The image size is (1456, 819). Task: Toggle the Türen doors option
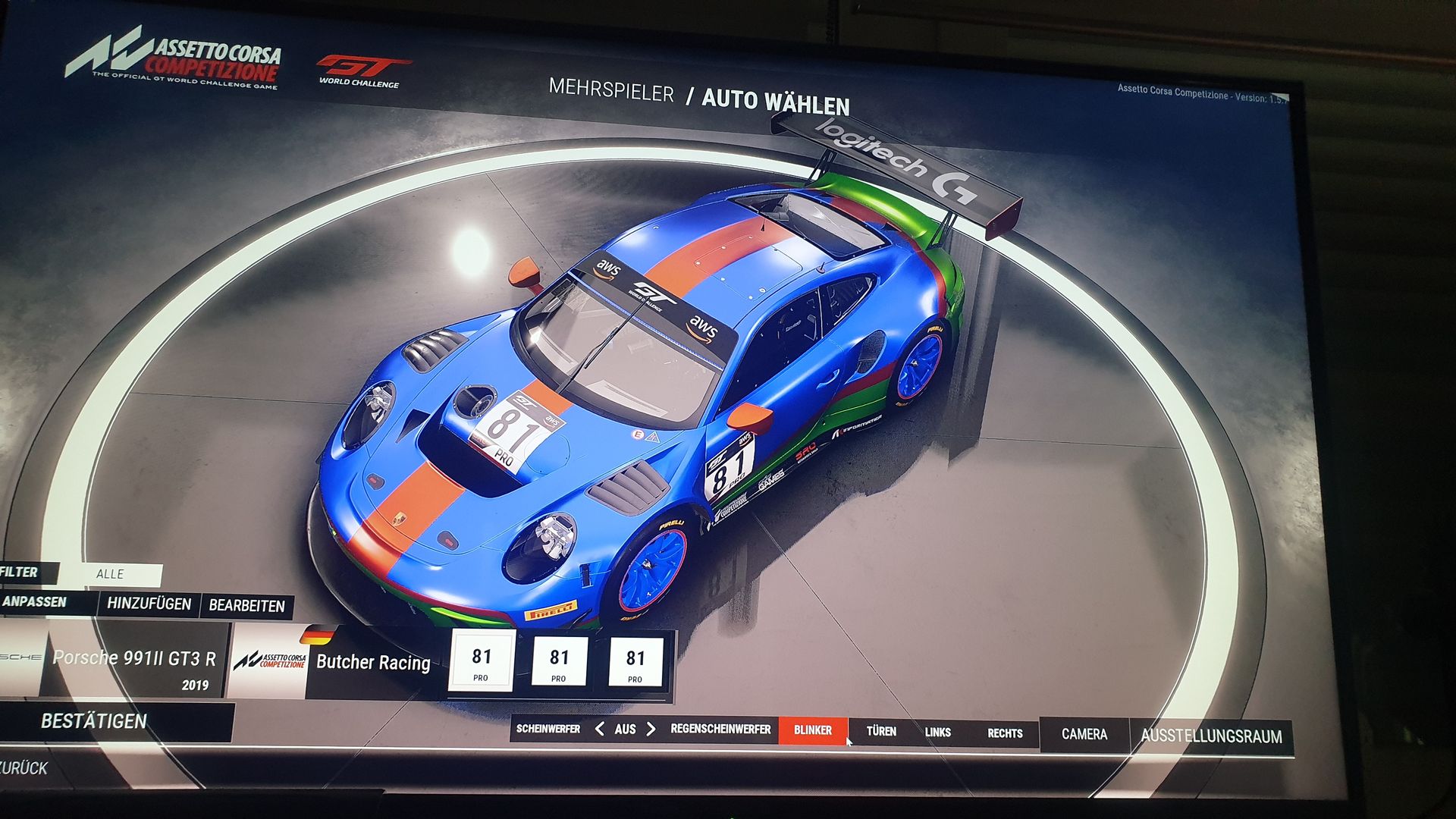pos(881,731)
